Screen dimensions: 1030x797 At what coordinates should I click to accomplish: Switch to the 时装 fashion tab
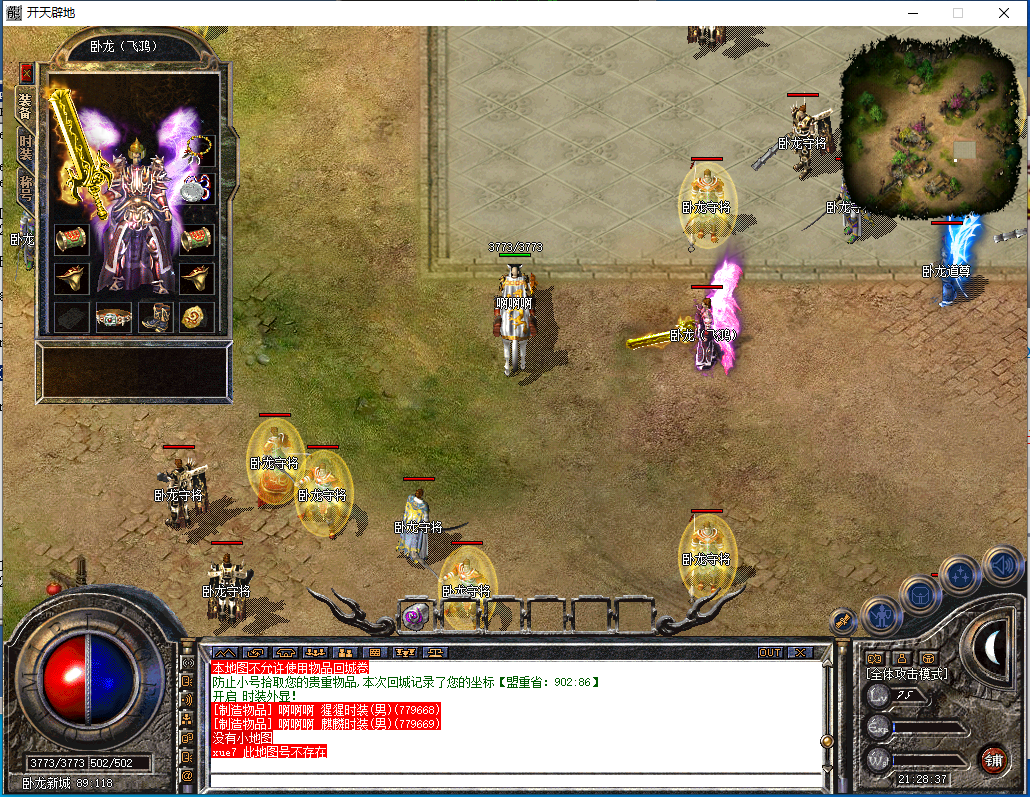point(25,146)
